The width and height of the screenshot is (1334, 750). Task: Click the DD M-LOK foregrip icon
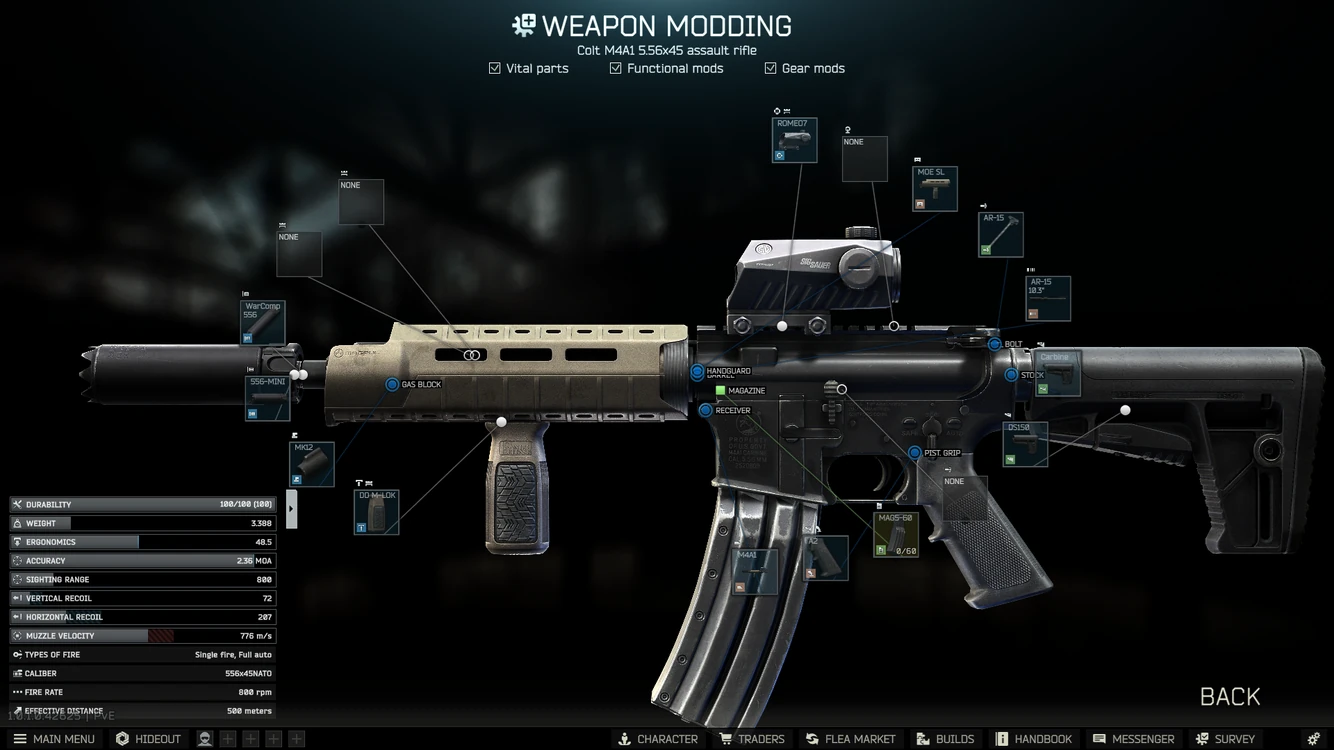click(375, 511)
